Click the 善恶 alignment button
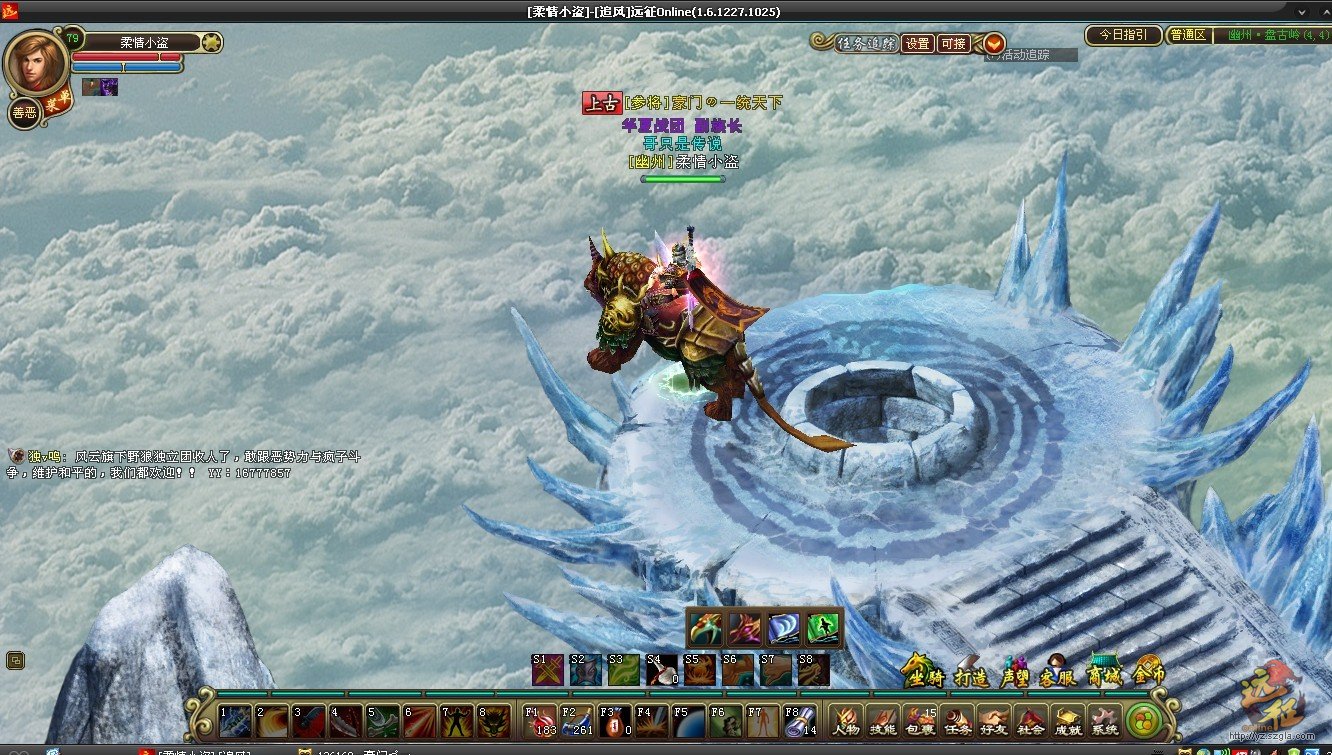 pyautogui.click(x=23, y=113)
